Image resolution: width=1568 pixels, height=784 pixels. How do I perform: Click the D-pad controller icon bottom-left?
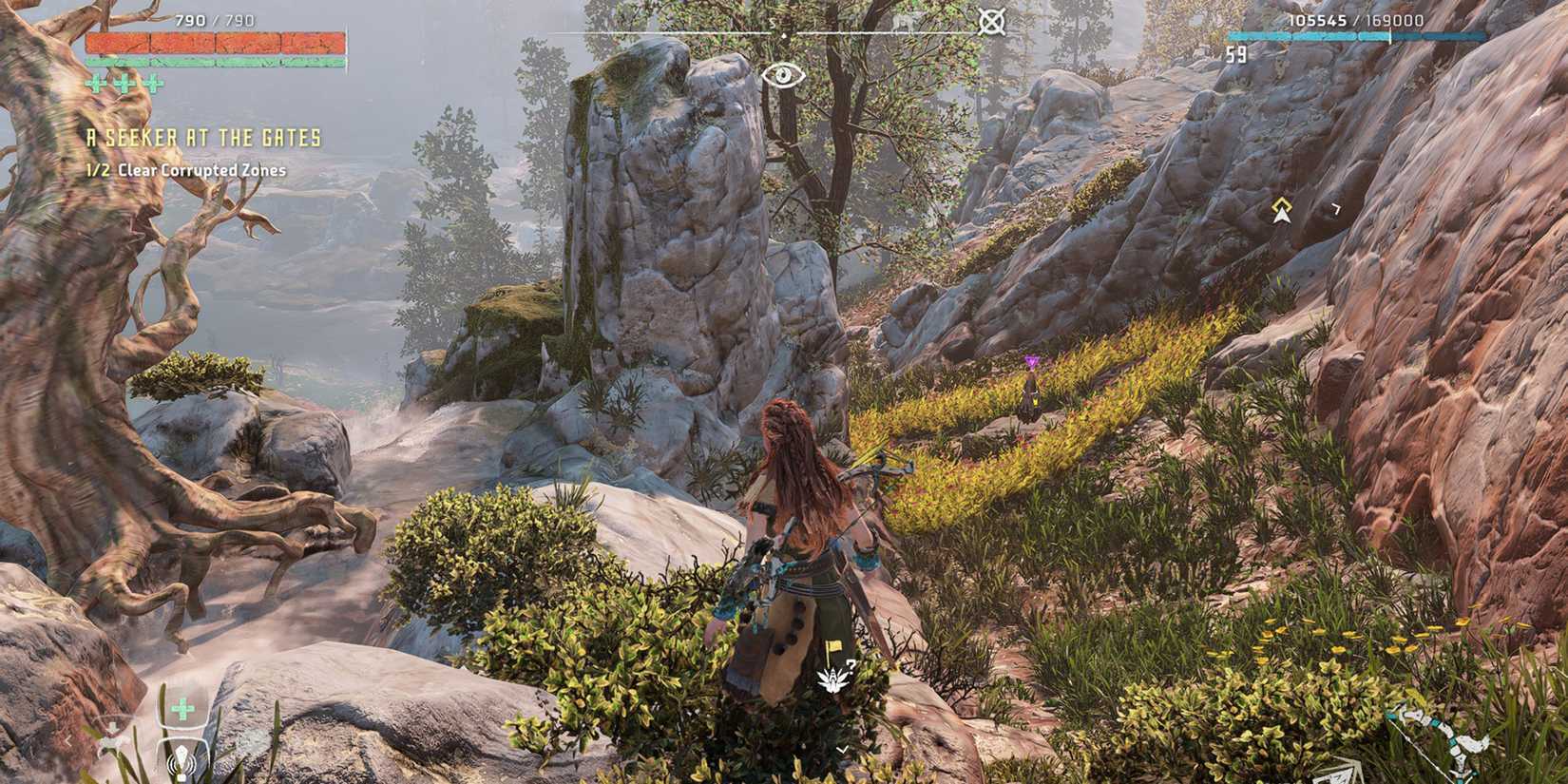click(x=113, y=732)
